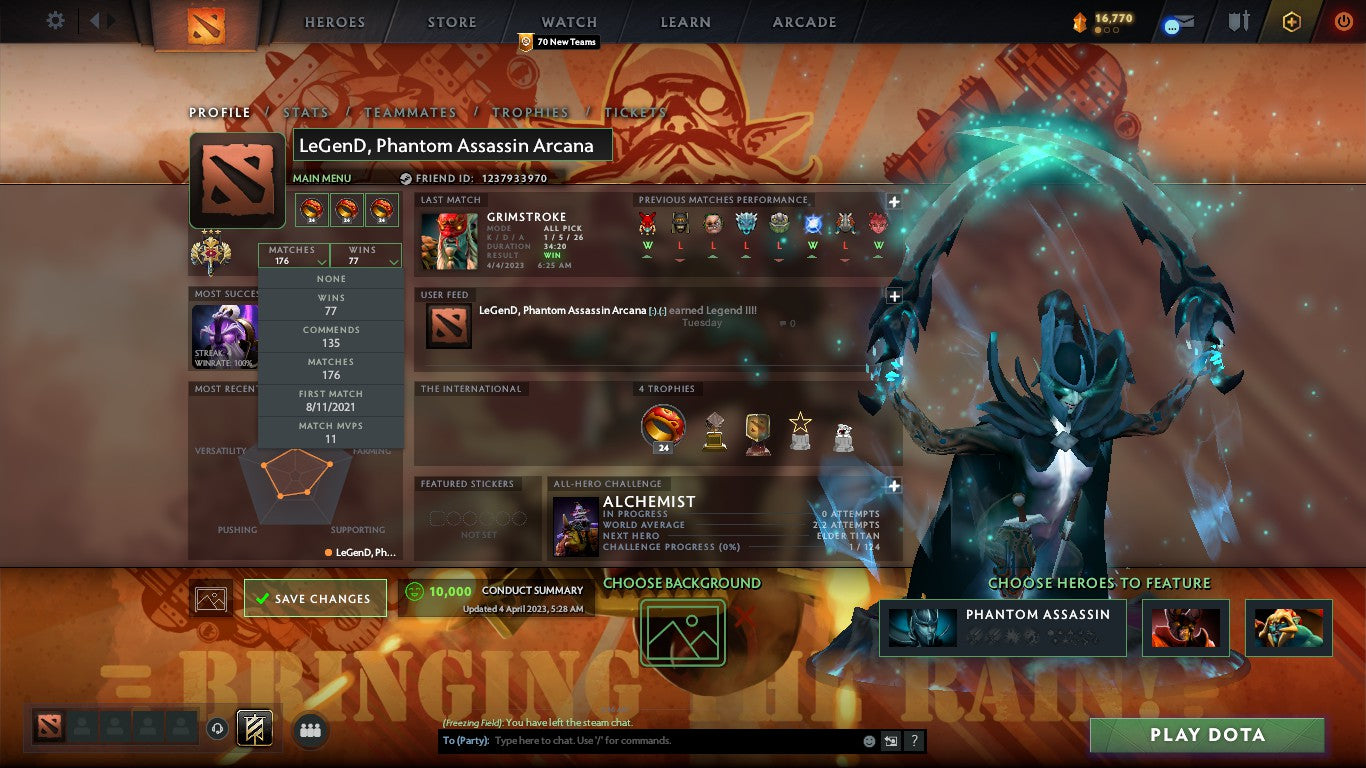Select Commends from the stat dropdown list

point(331,334)
